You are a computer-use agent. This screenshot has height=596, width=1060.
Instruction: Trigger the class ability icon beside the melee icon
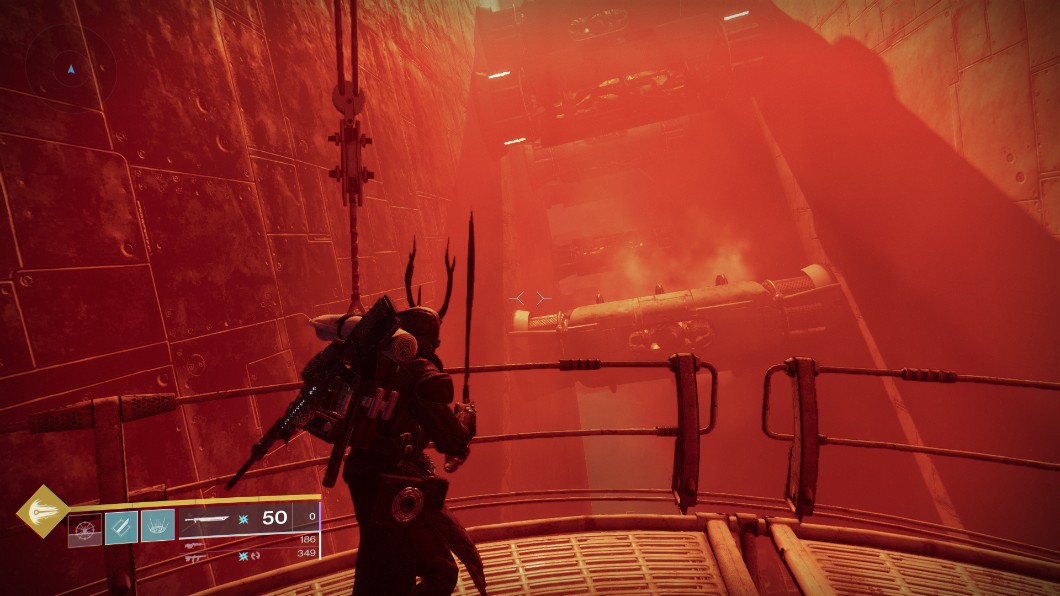coord(158,526)
